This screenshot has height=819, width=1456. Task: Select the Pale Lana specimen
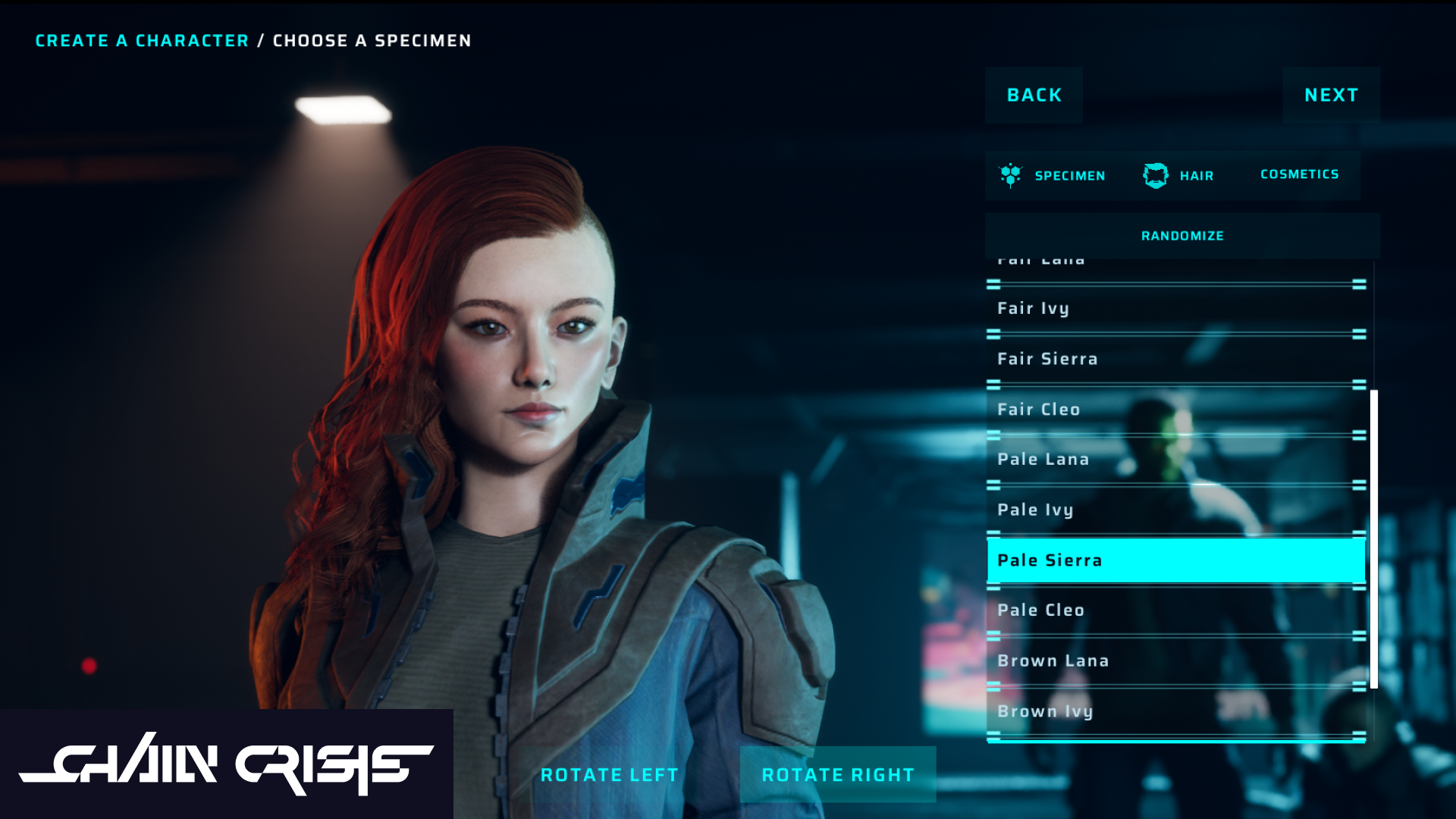point(1175,460)
